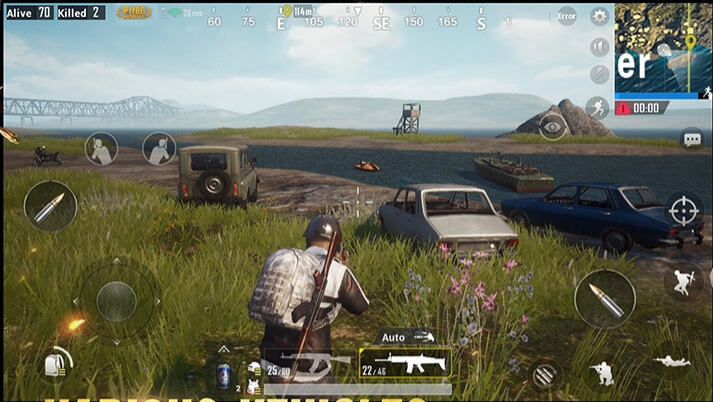Screen dimensions: 713x402
Task: Select the highlighted rifle weapon slot
Action: (x=405, y=362)
